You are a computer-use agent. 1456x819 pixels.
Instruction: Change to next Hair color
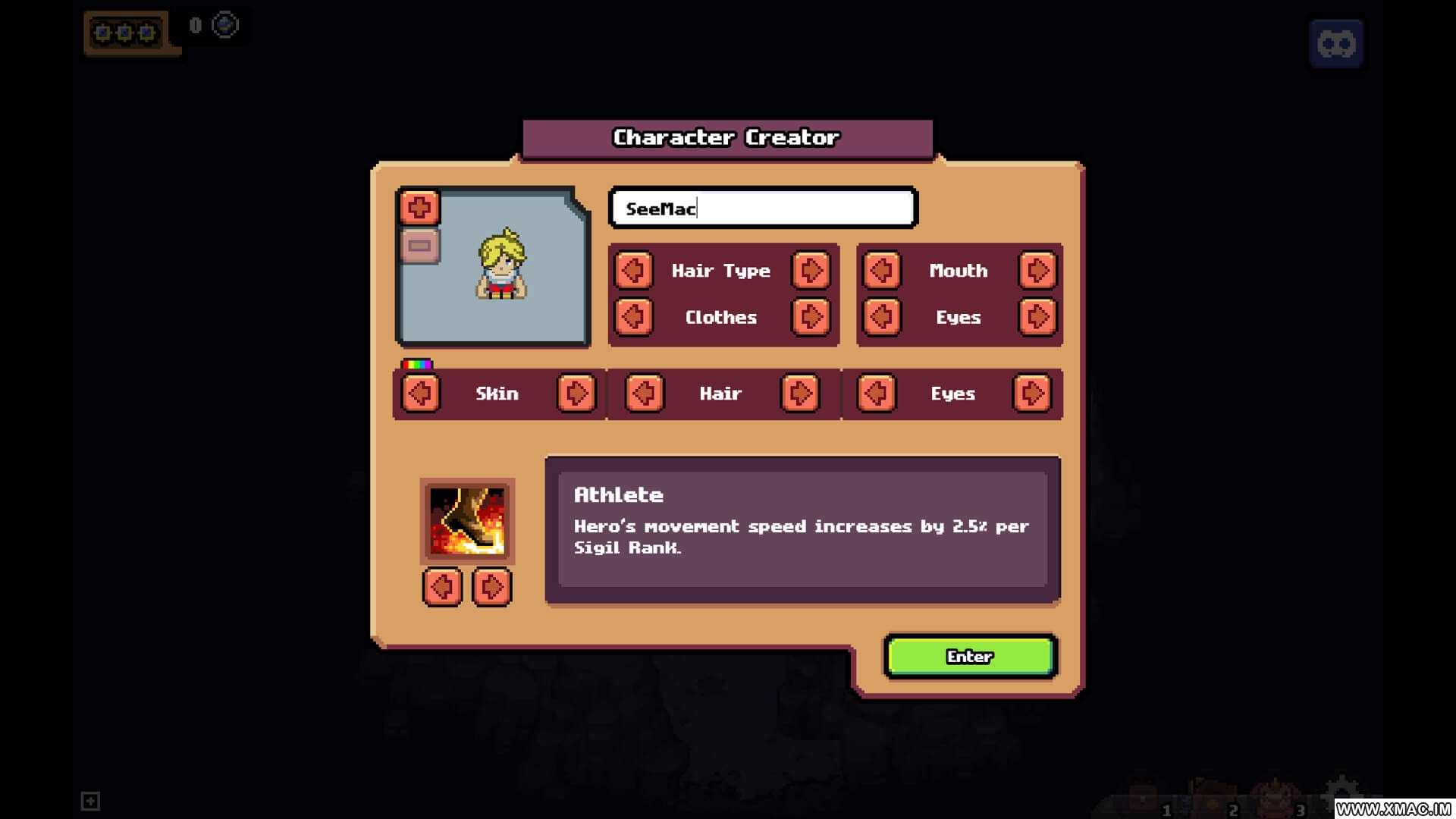coord(800,393)
